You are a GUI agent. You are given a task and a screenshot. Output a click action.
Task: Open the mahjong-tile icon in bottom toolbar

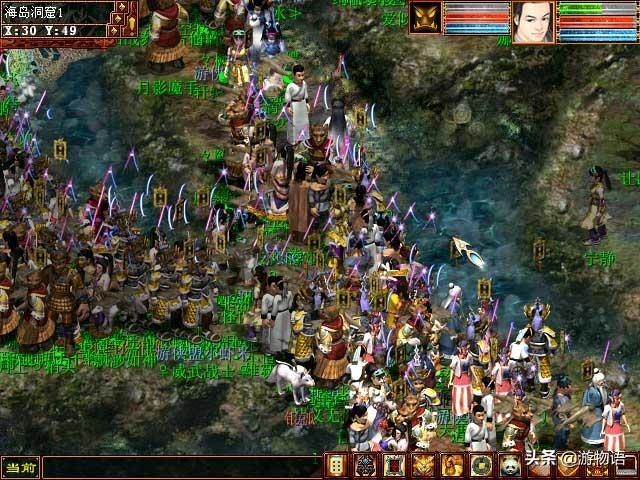click(338, 465)
